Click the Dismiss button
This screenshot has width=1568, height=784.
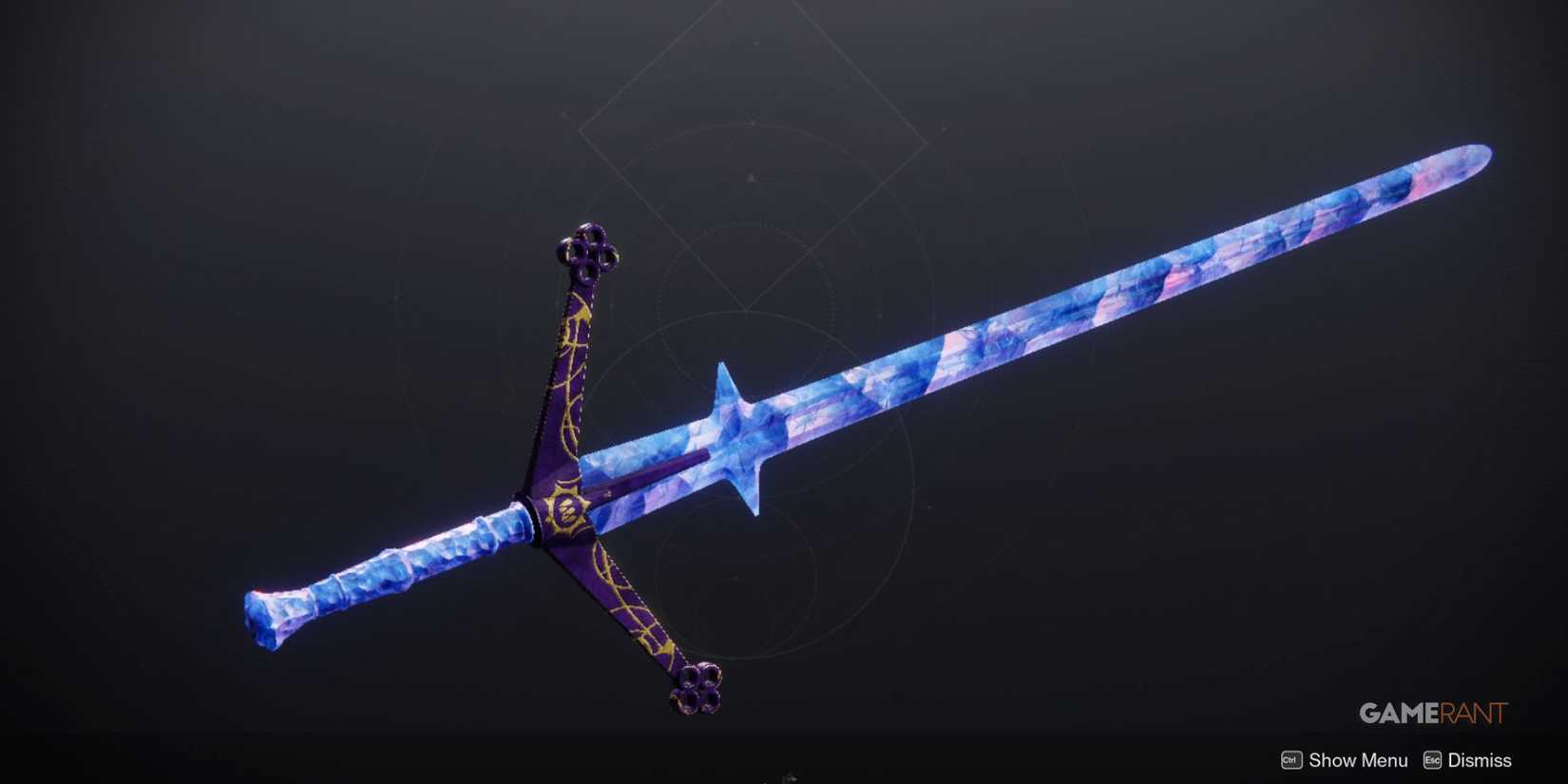coord(1480,760)
